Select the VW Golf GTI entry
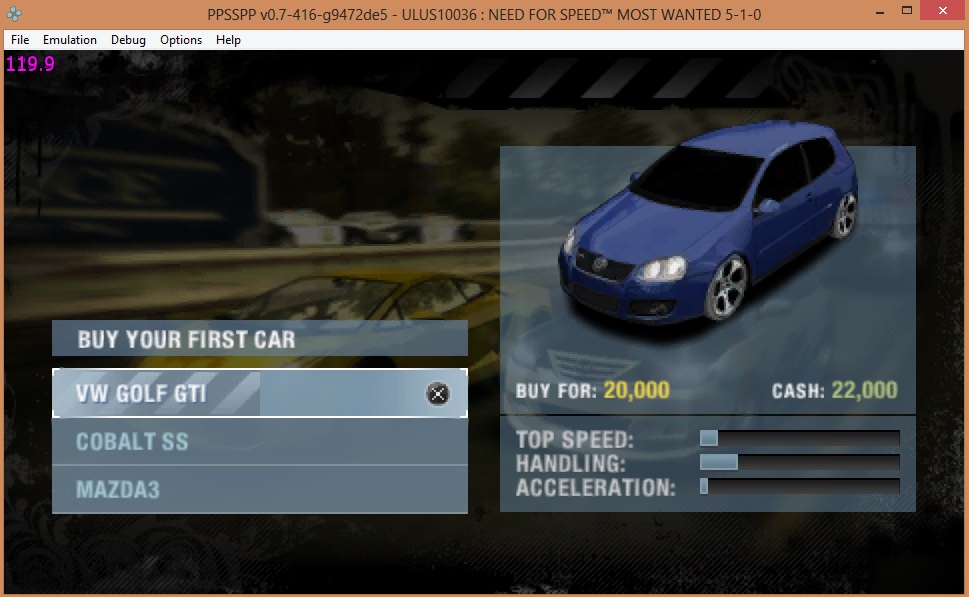The width and height of the screenshot is (969, 597). pyautogui.click(x=258, y=393)
